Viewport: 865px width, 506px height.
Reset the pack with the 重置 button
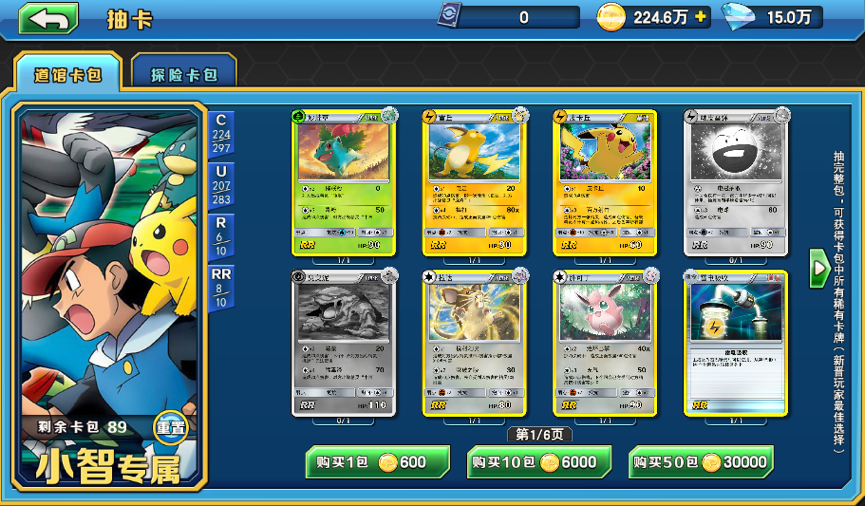coord(170,428)
